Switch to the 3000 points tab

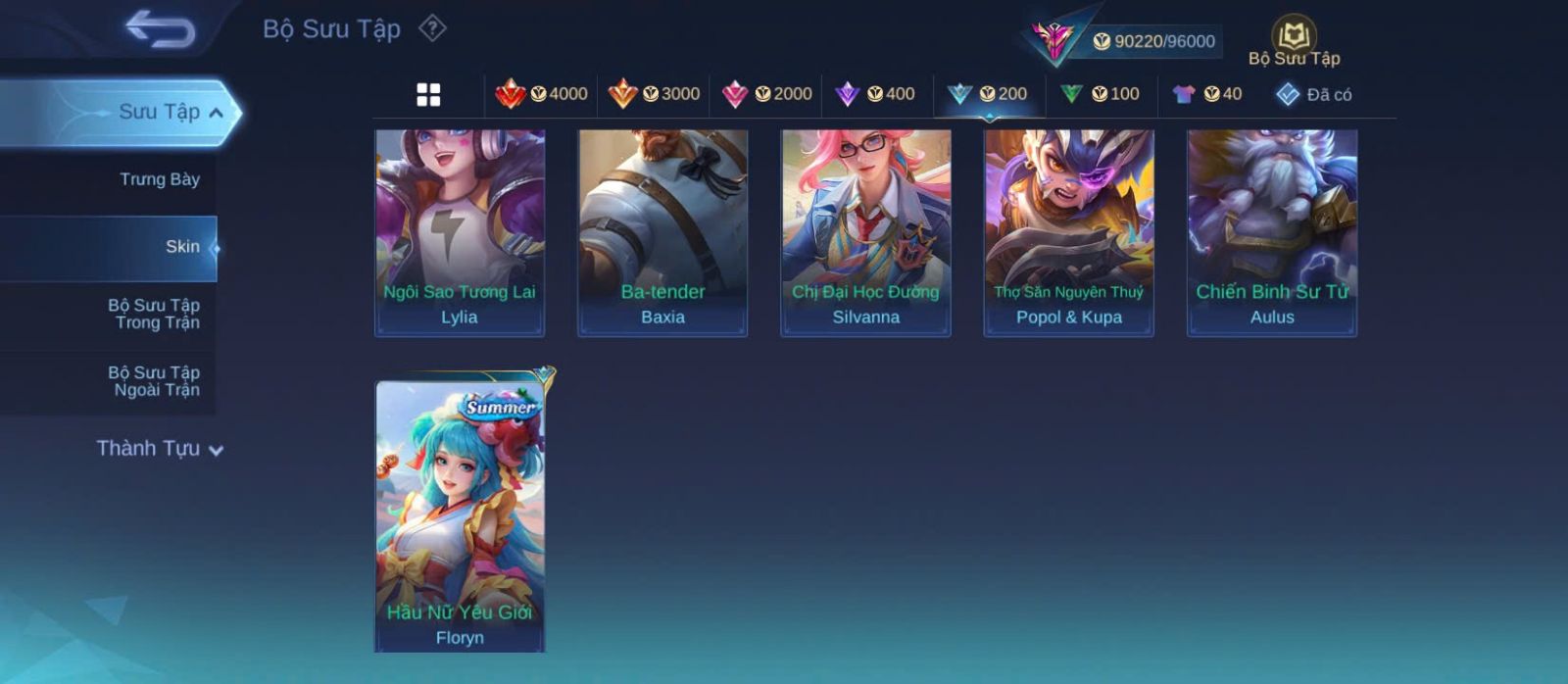click(x=654, y=94)
